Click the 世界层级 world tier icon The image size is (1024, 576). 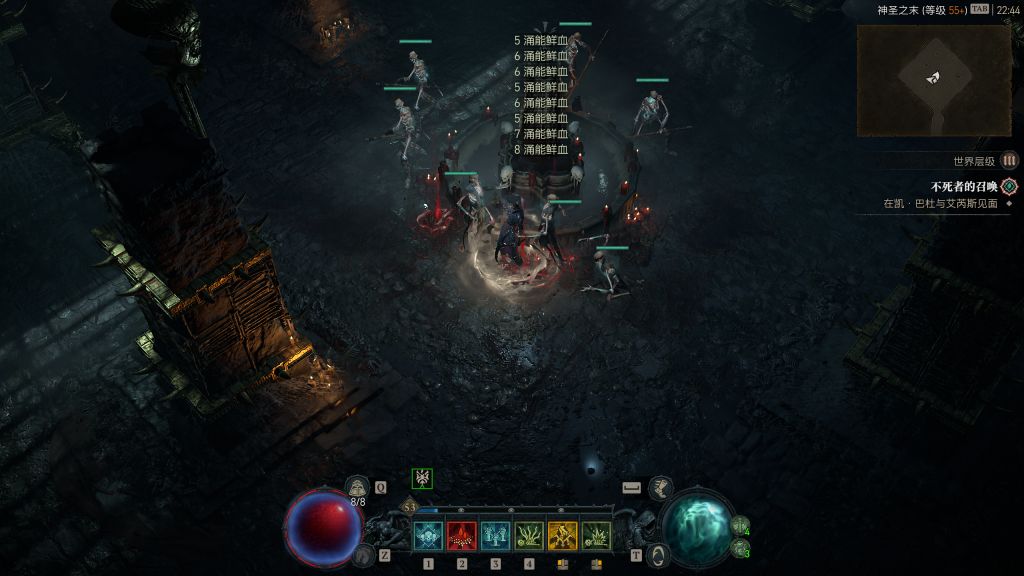pos(1009,160)
